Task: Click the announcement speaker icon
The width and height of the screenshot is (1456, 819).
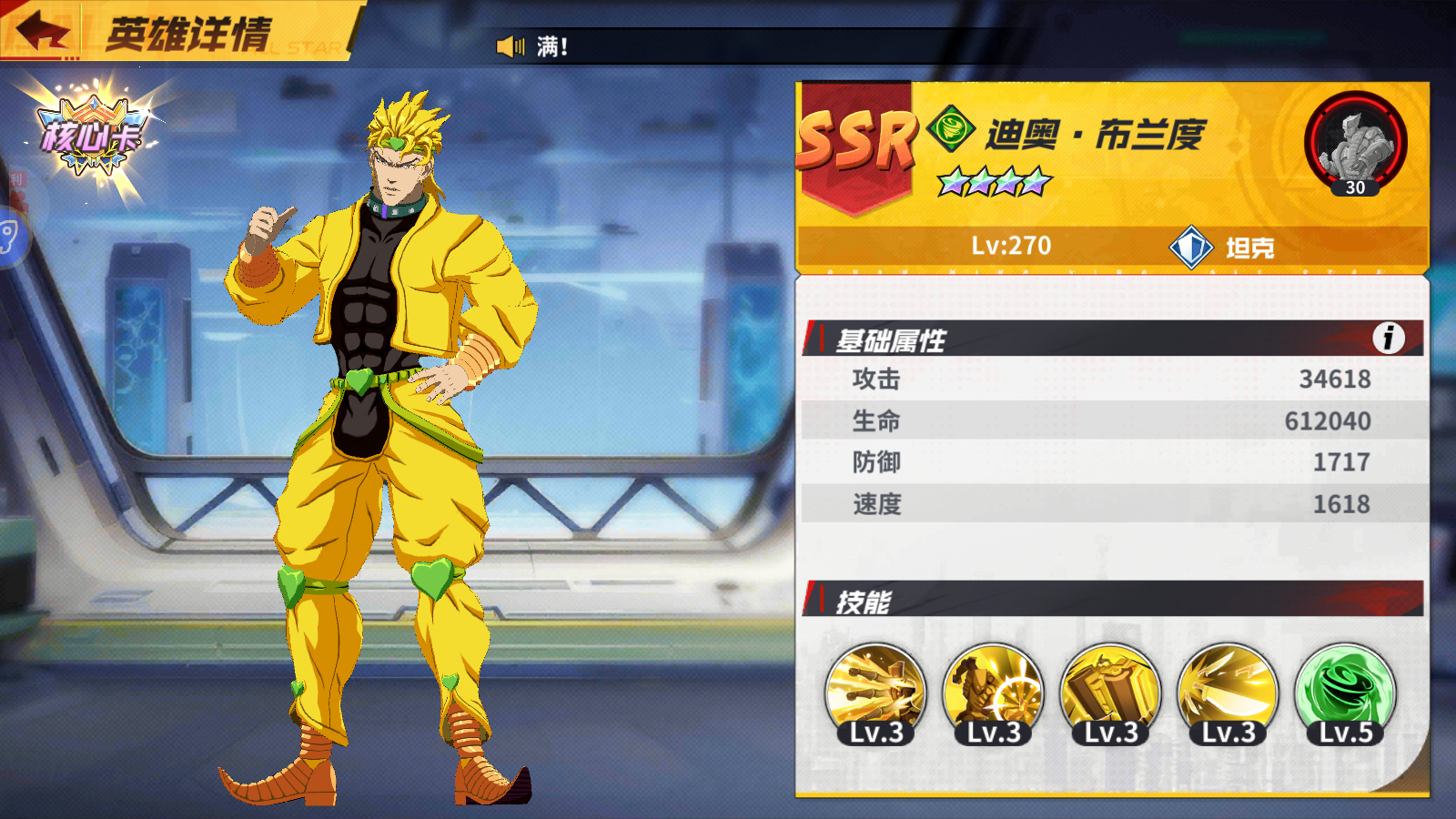Action: click(510, 45)
